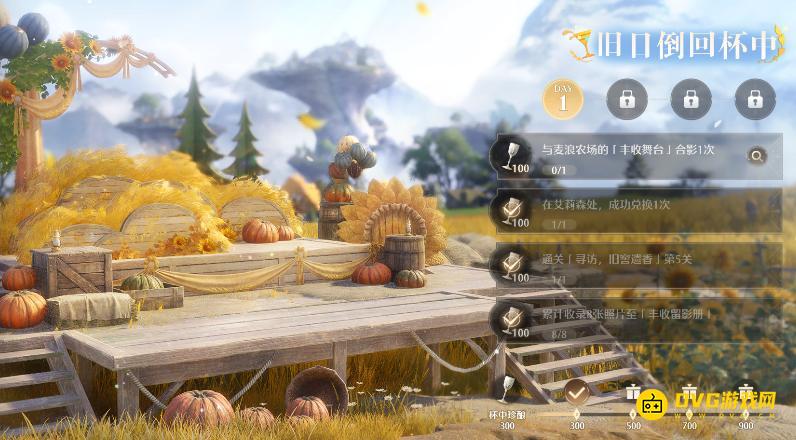Claim the 700 milestone gift box

point(688,392)
